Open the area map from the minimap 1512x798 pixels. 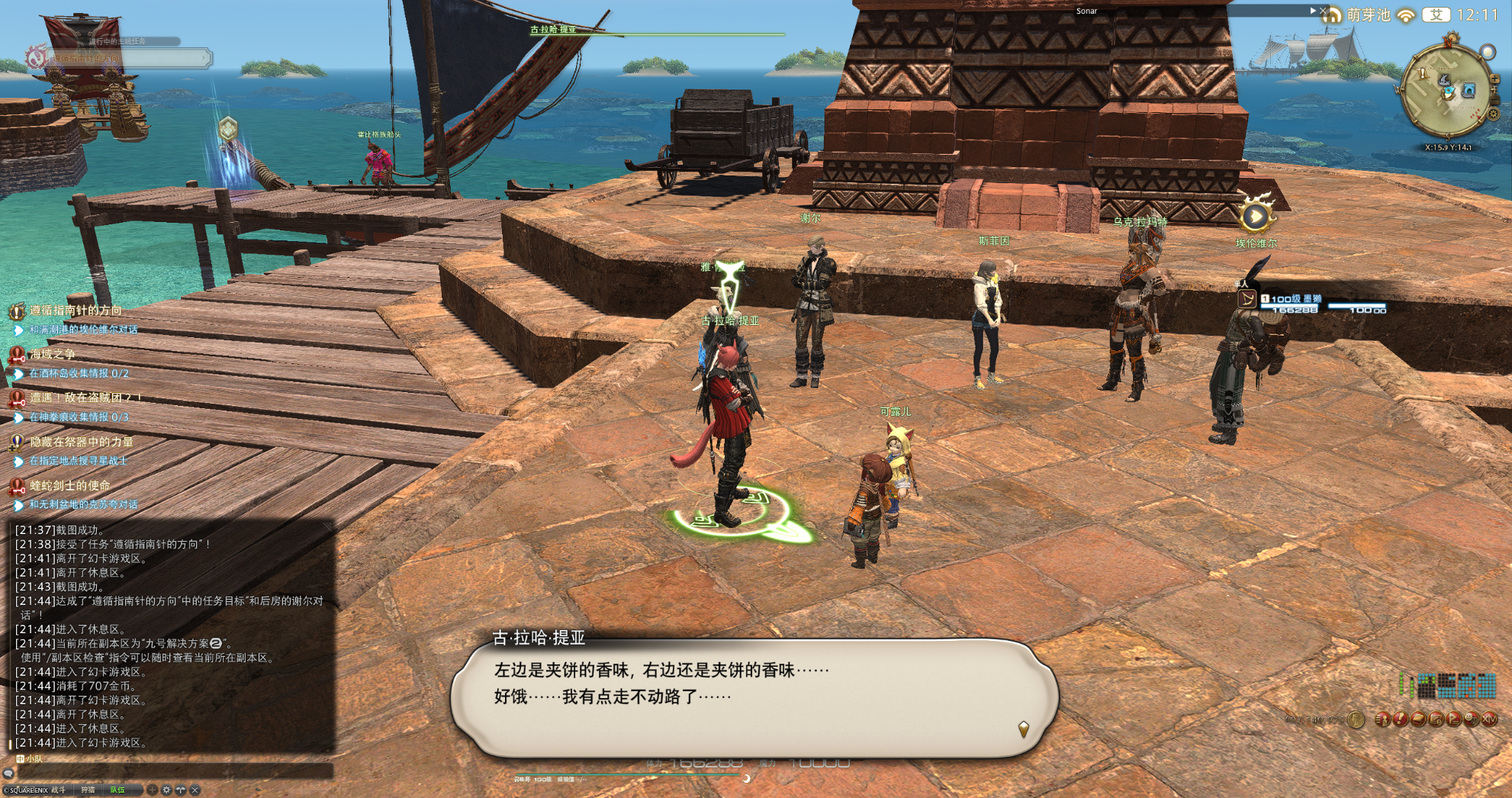pyautogui.click(x=1446, y=92)
